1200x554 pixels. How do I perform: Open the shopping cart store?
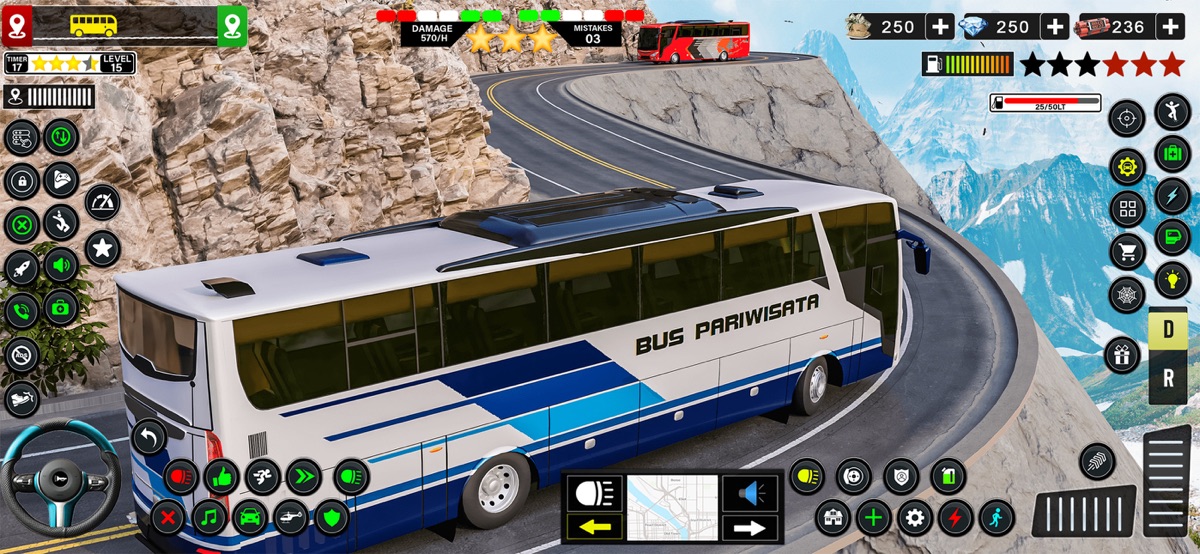point(1127,252)
